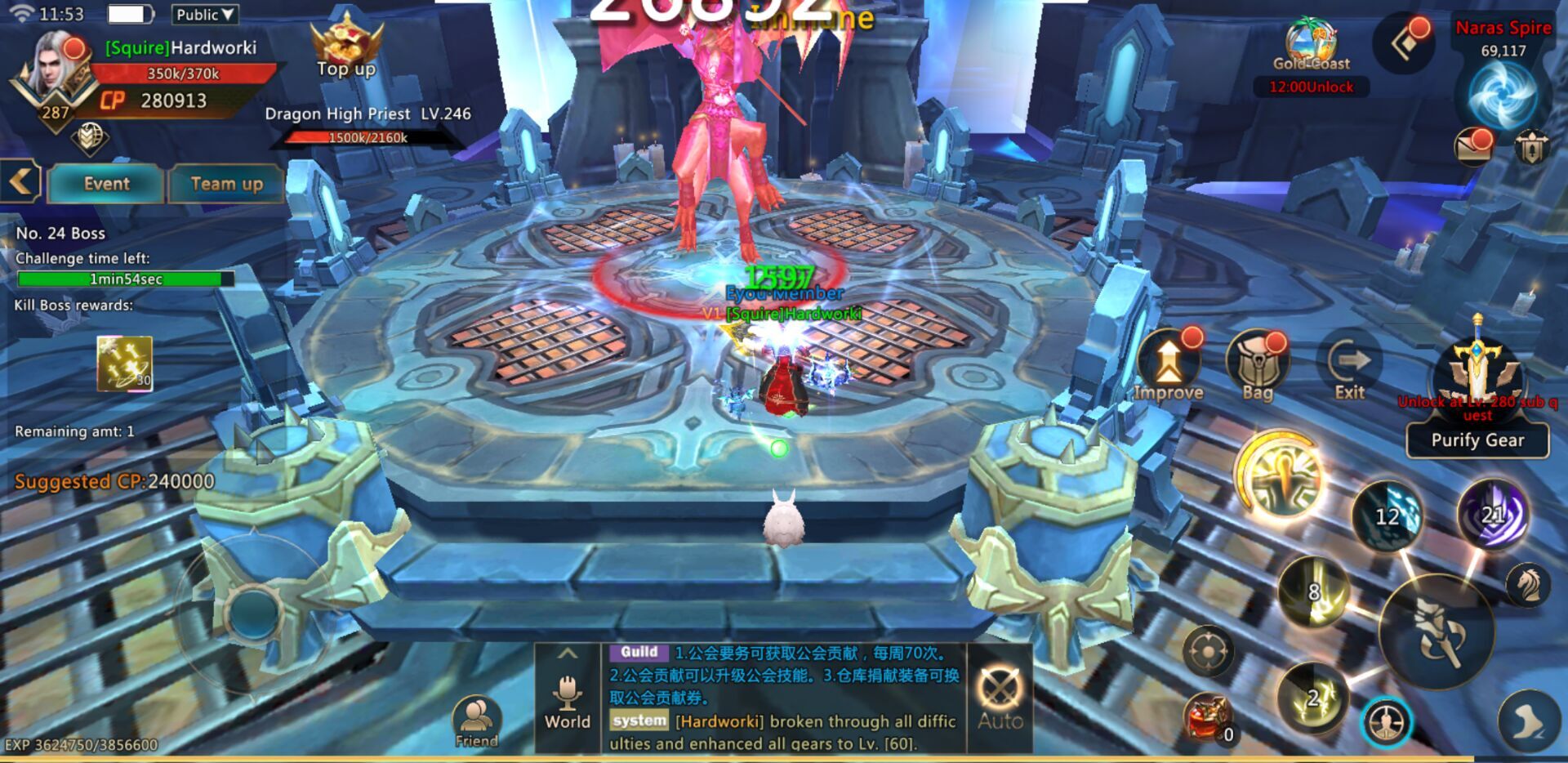Use the main axe attack skill
The image size is (1568, 763).
1437,632
